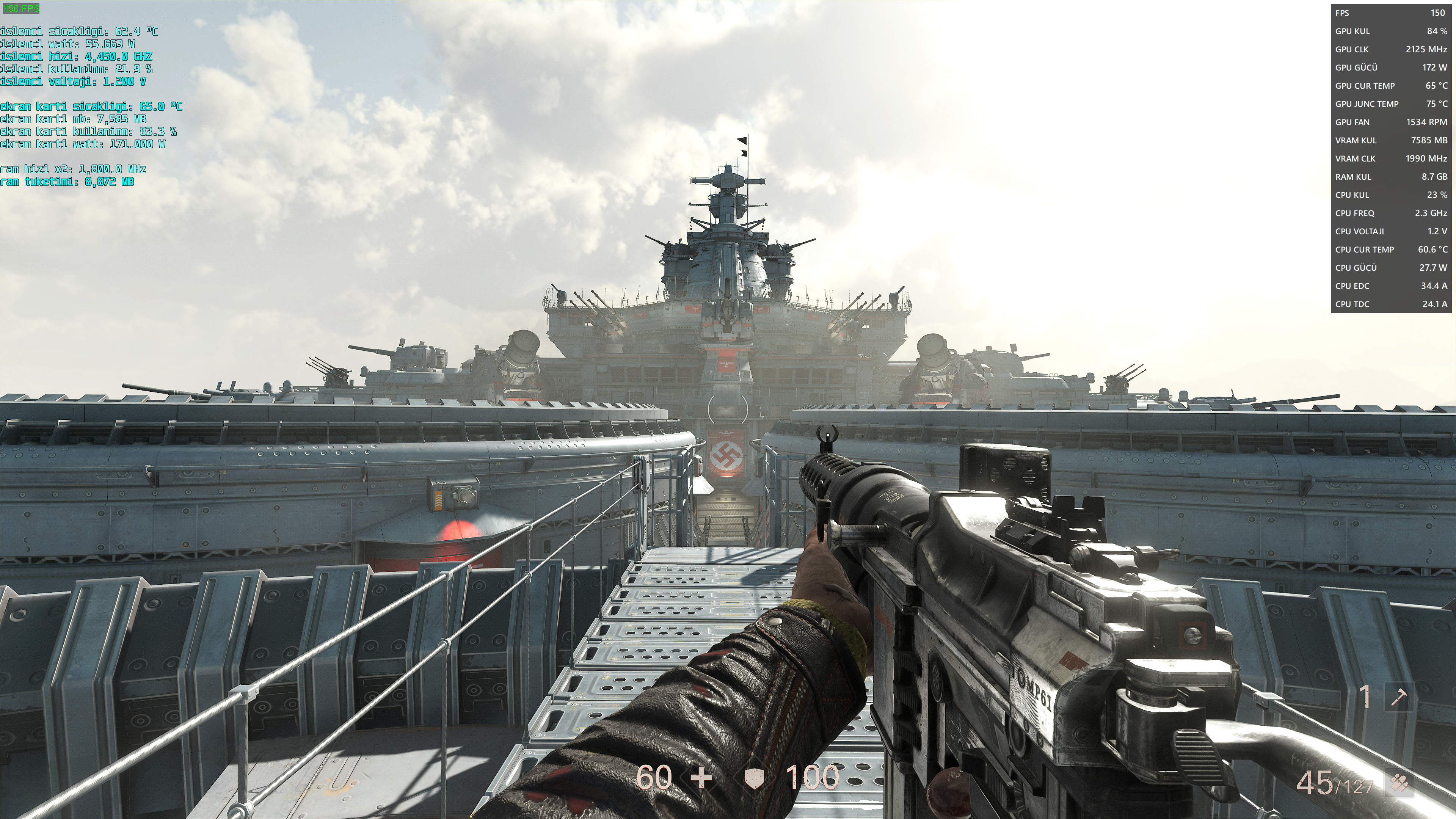Click the armor shield icon
The height and width of the screenshot is (819, 1456).
(754, 778)
